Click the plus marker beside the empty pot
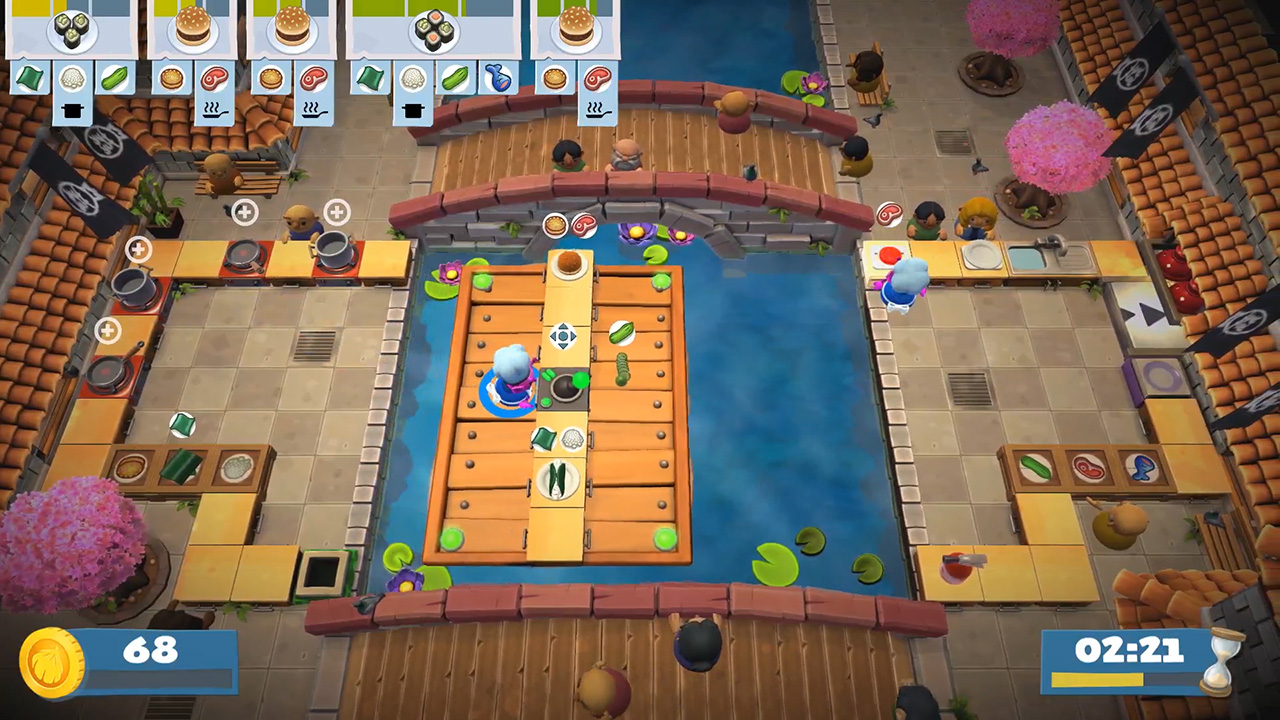This screenshot has height=720, width=1280. click(x=138, y=248)
